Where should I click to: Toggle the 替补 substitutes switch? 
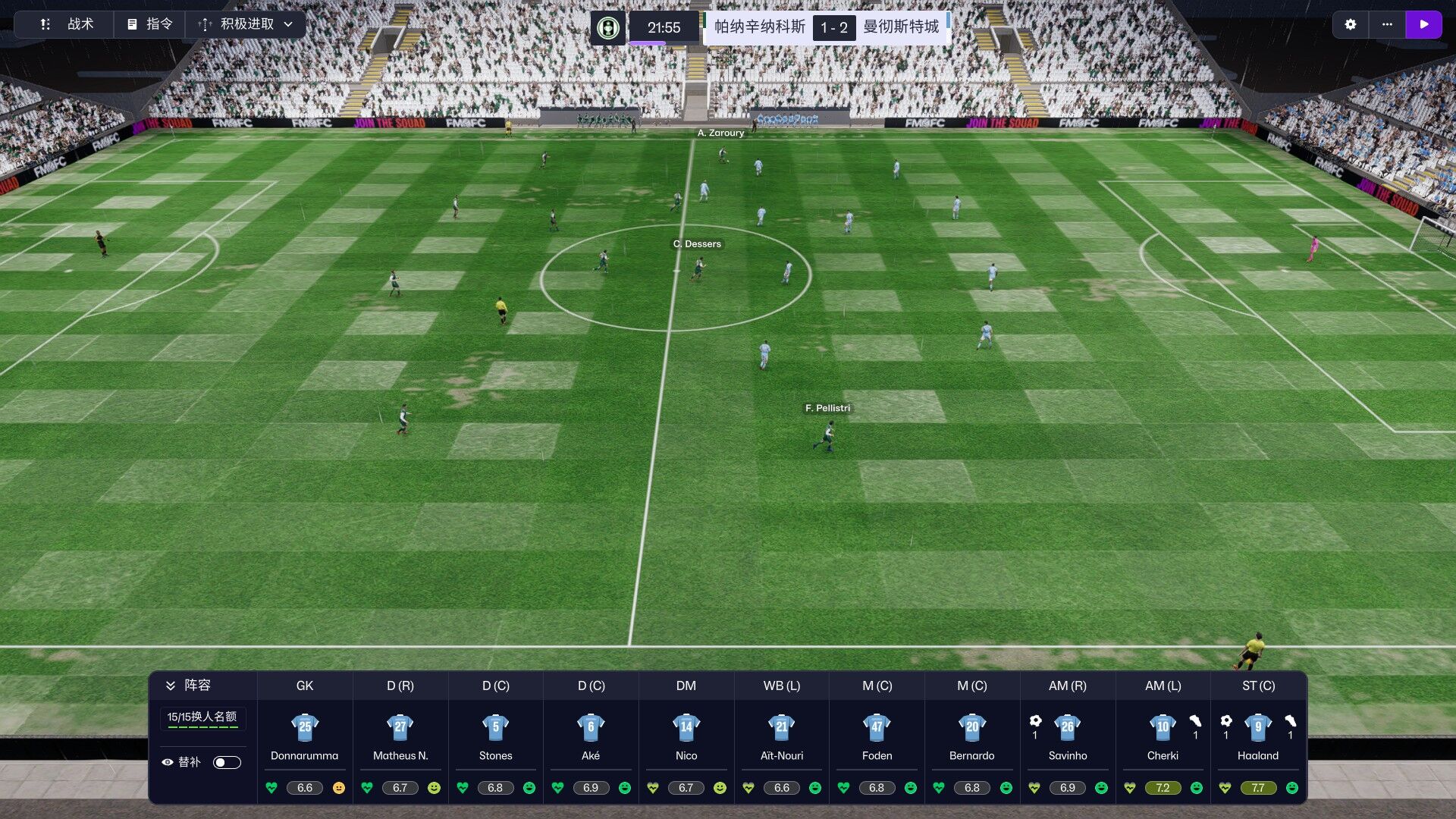tap(227, 762)
